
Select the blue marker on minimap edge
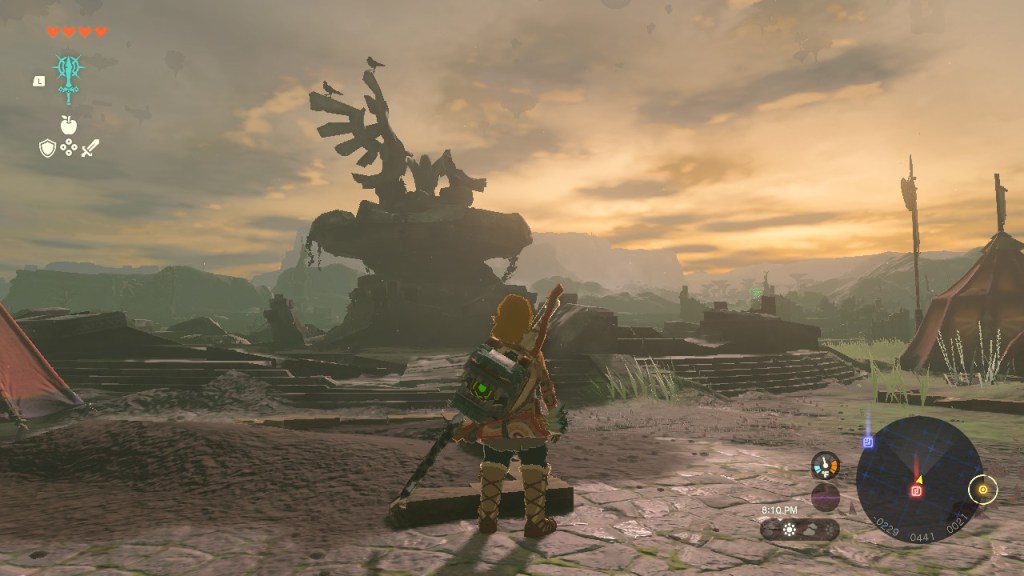coord(867,441)
